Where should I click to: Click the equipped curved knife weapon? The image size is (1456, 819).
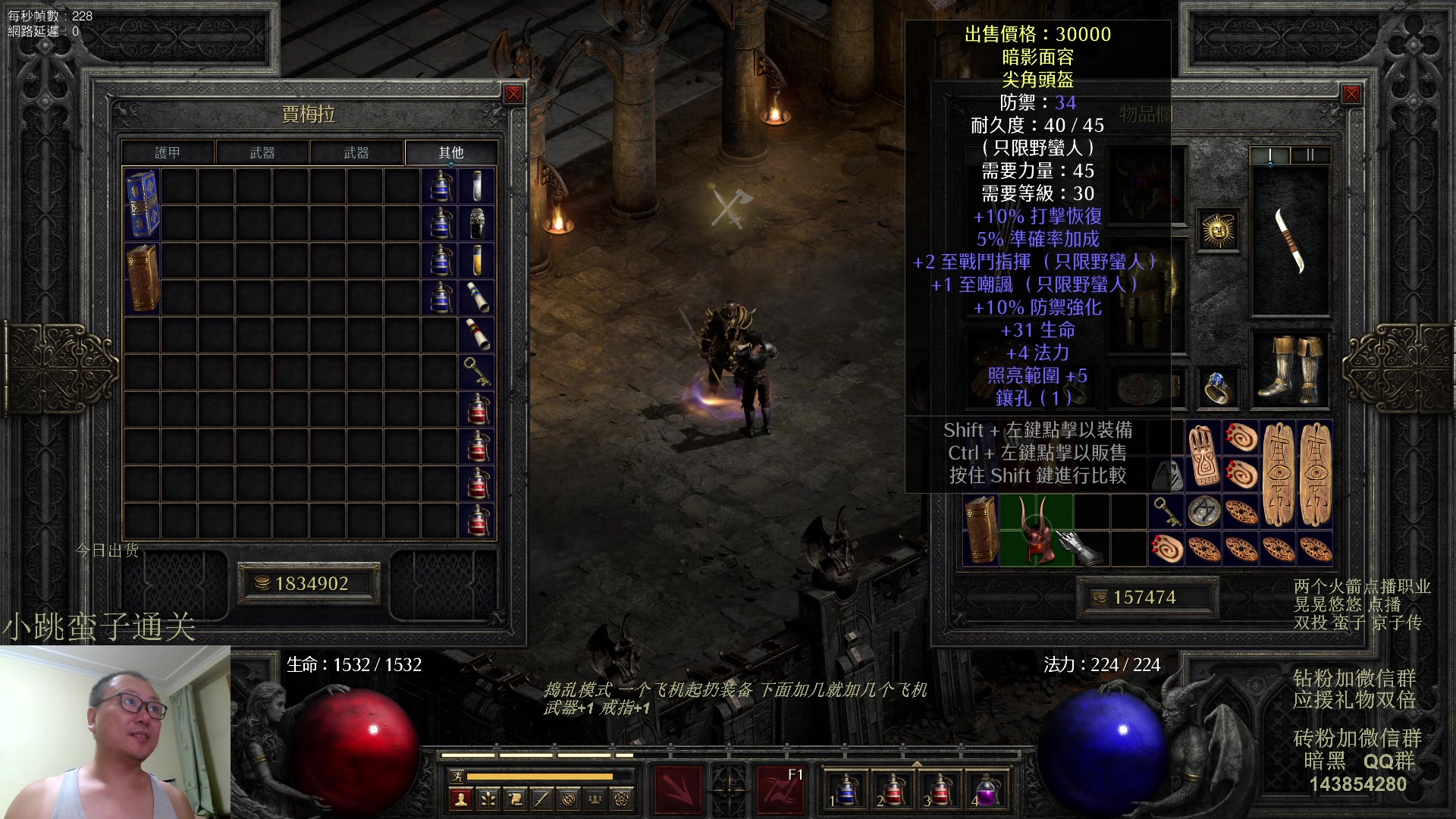1291,240
